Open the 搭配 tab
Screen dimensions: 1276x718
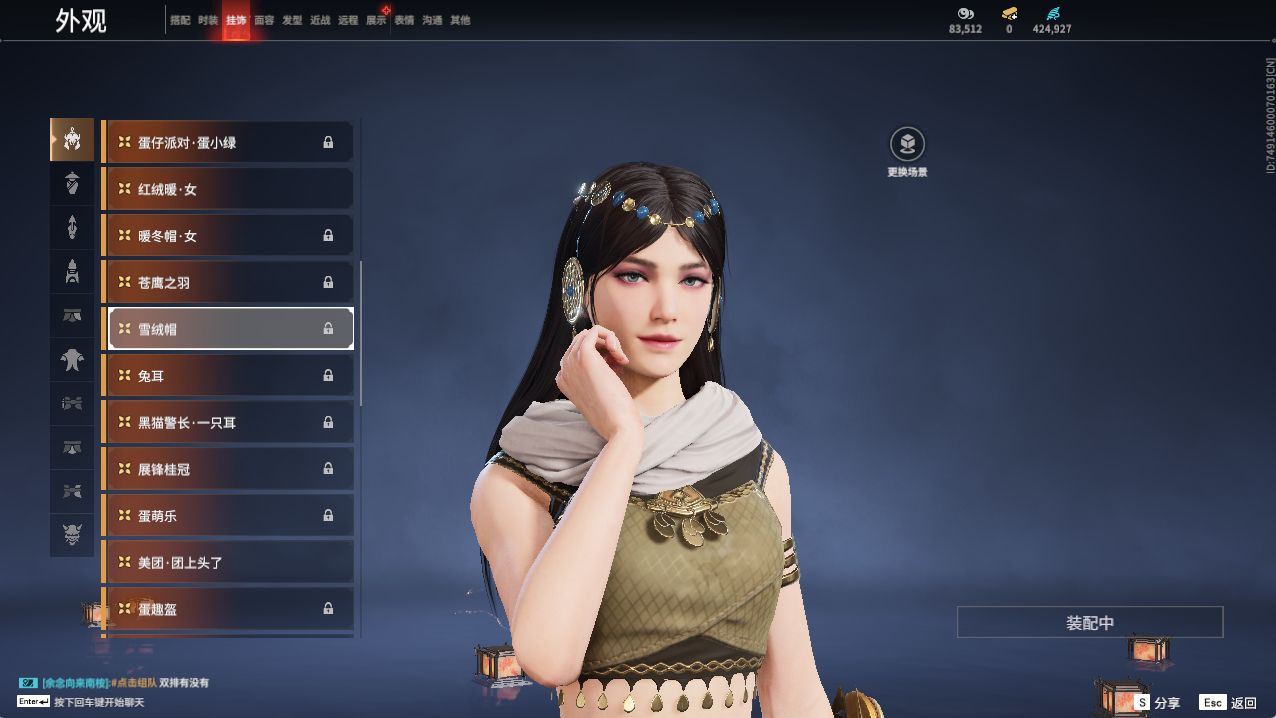(180, 20)
